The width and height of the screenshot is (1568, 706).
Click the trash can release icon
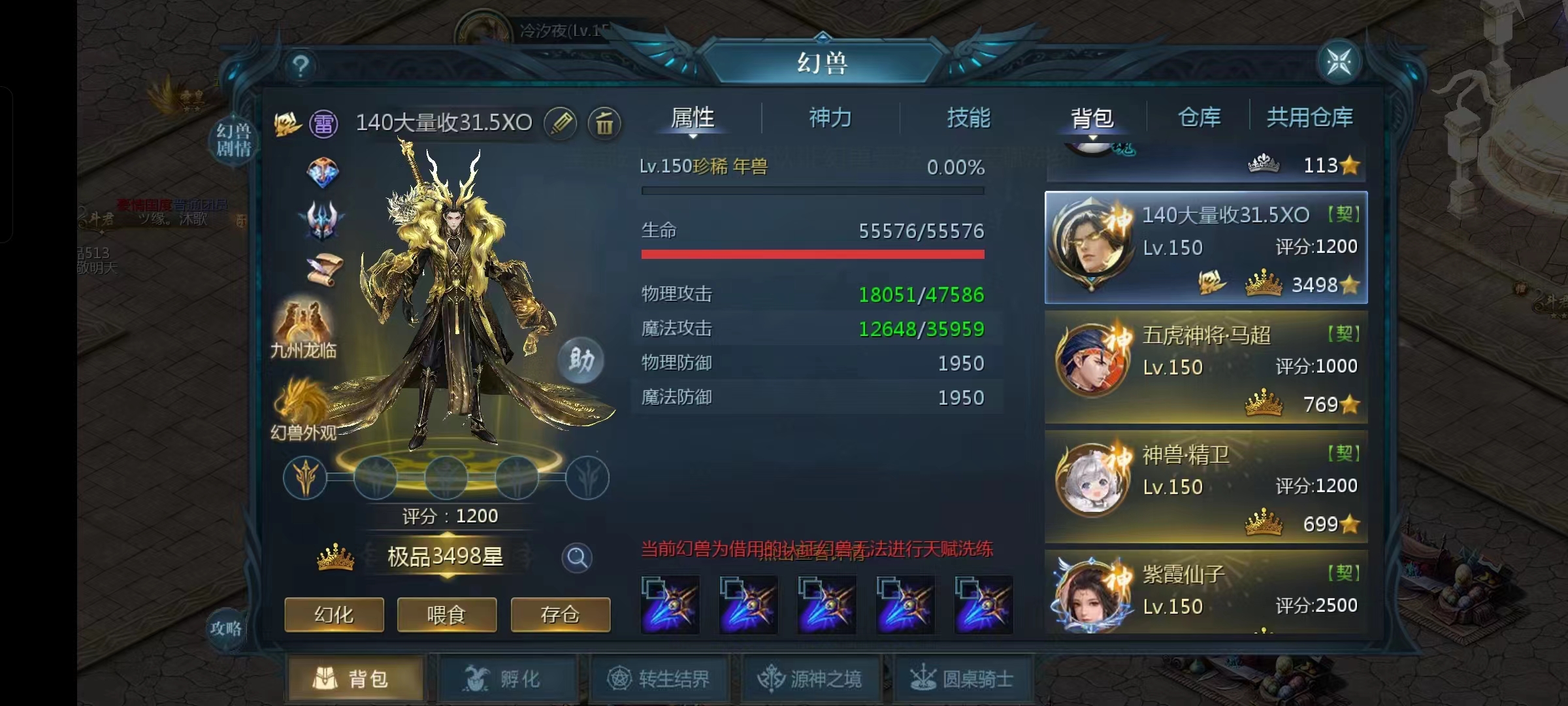(x=605, y=124)
